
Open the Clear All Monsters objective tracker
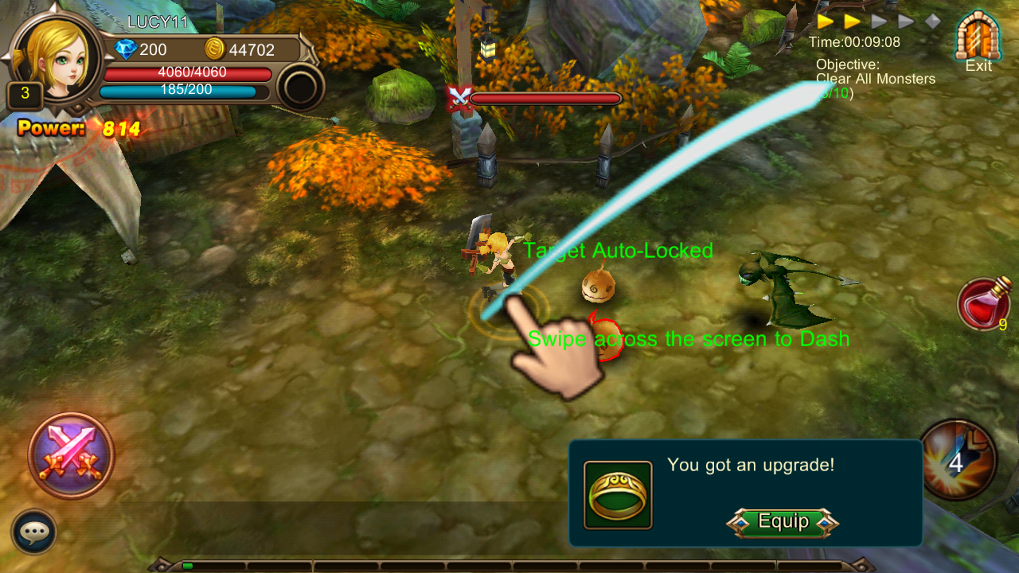[x=875, y=78]
